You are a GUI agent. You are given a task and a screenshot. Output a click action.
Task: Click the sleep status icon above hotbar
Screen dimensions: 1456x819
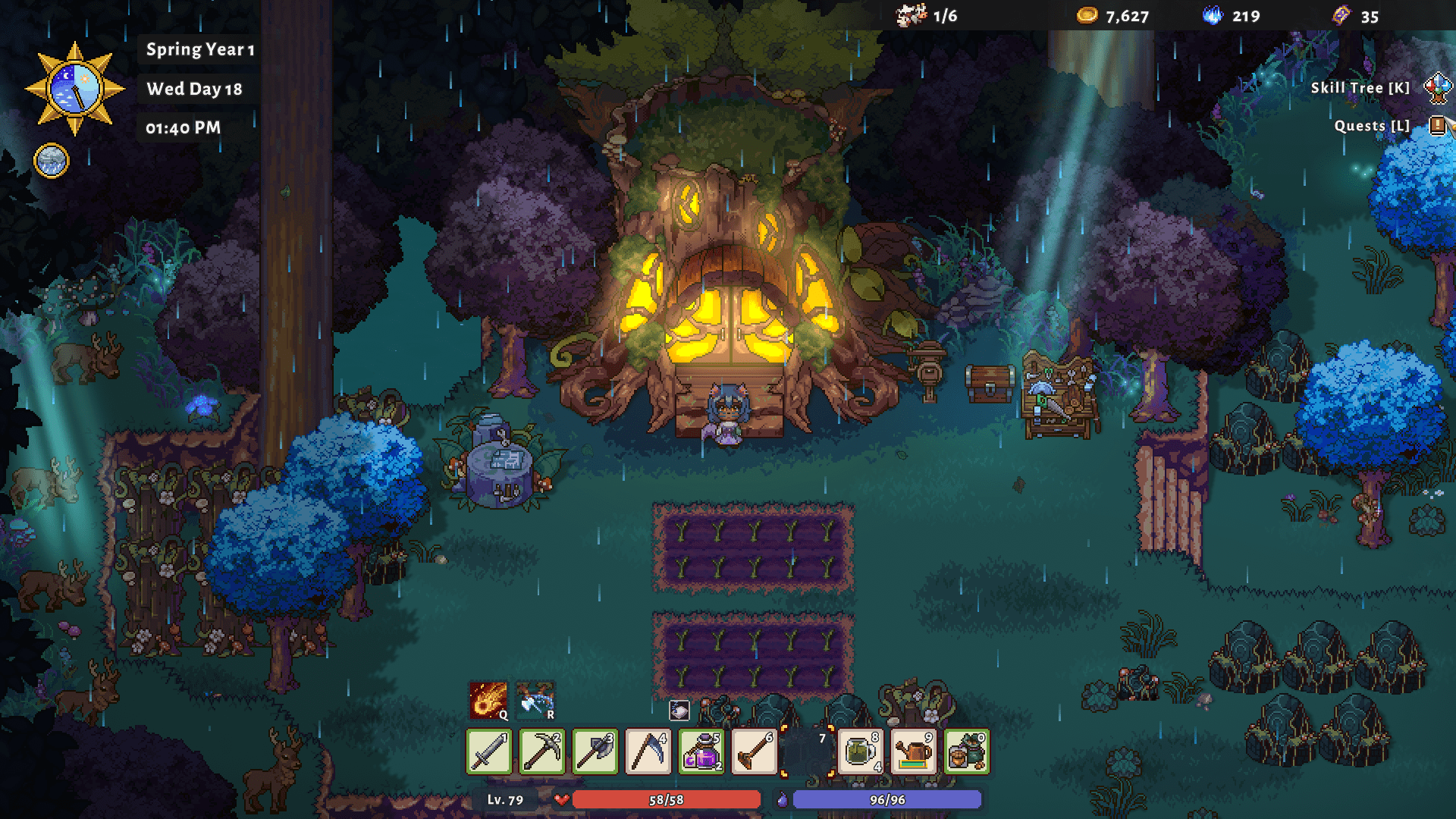[679, 710]
